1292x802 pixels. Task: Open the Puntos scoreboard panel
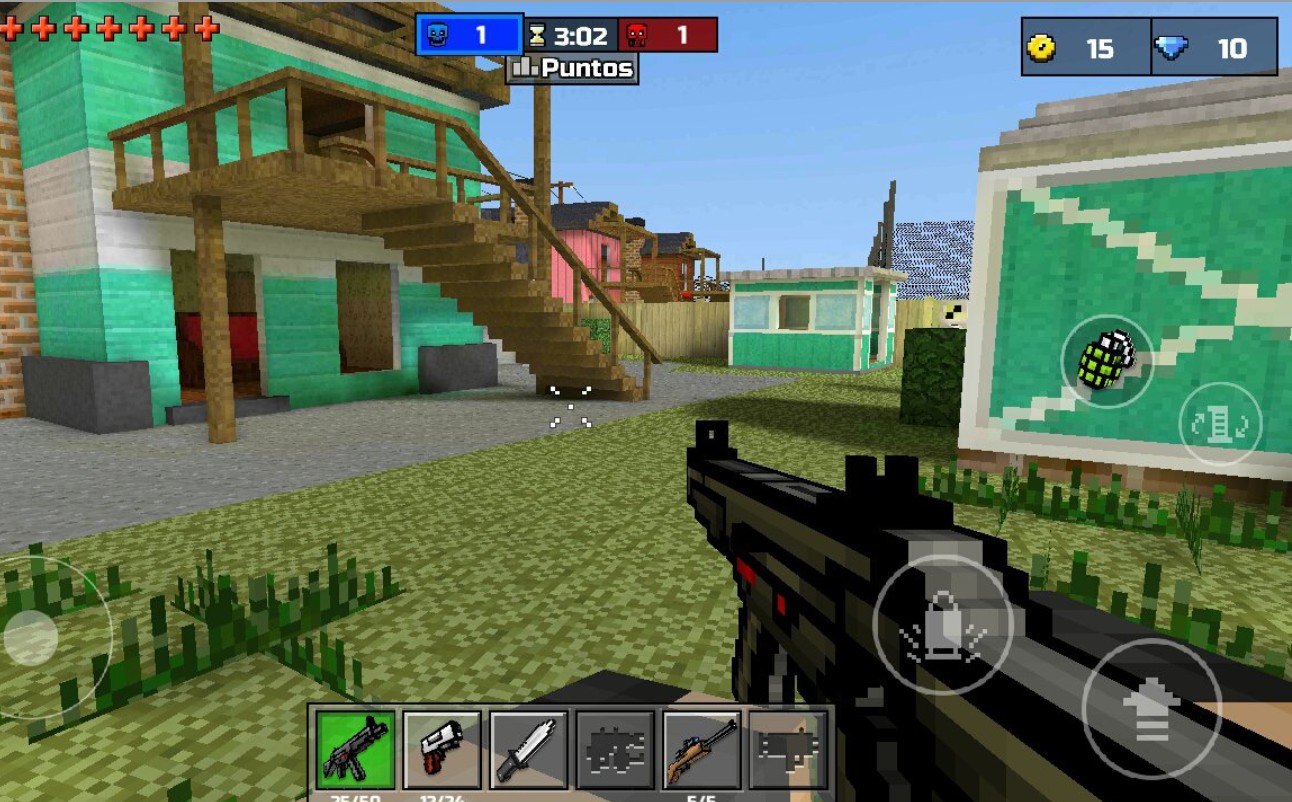571,69
